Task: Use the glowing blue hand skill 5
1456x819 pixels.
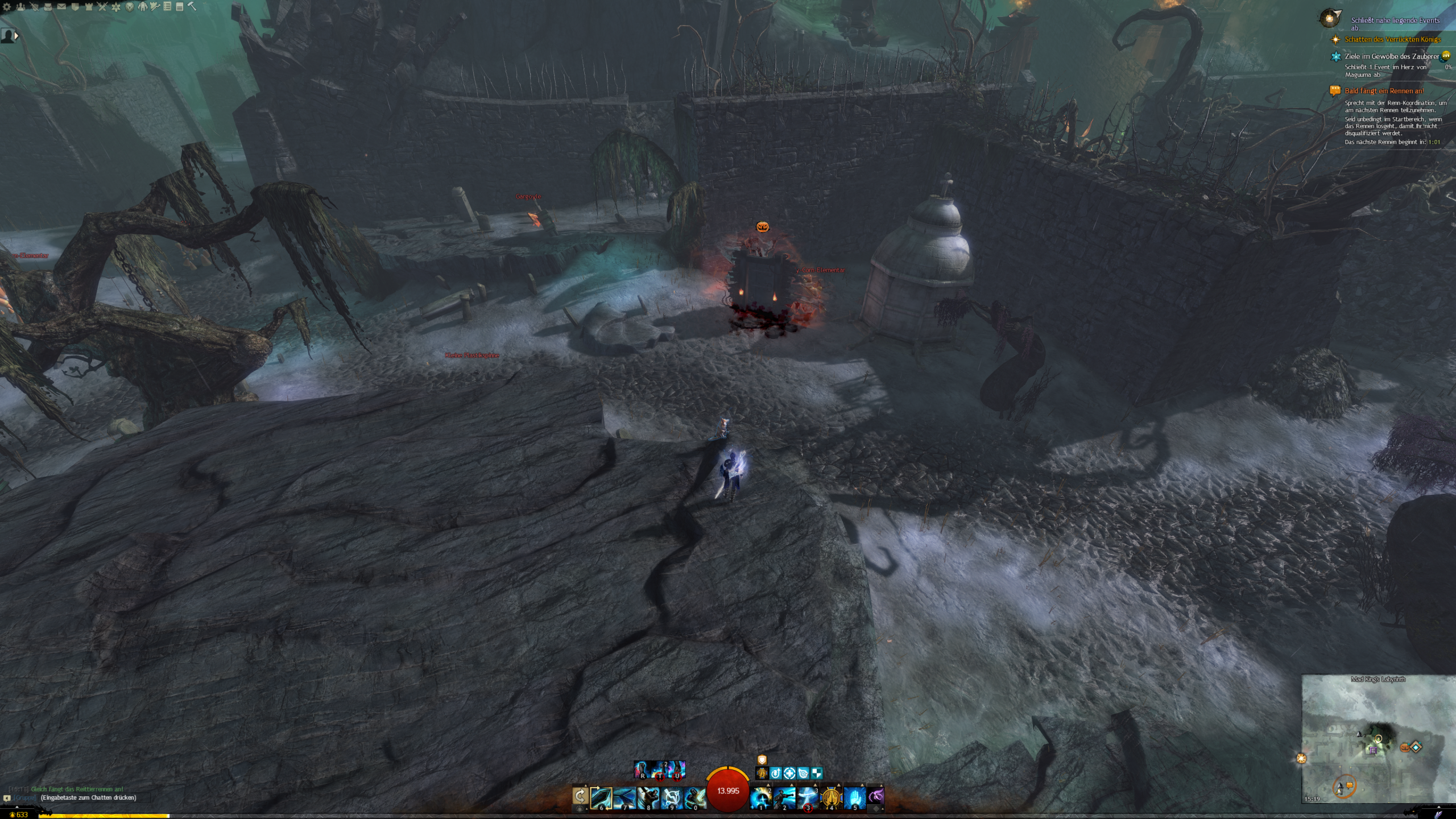Action: coord(854,797)
